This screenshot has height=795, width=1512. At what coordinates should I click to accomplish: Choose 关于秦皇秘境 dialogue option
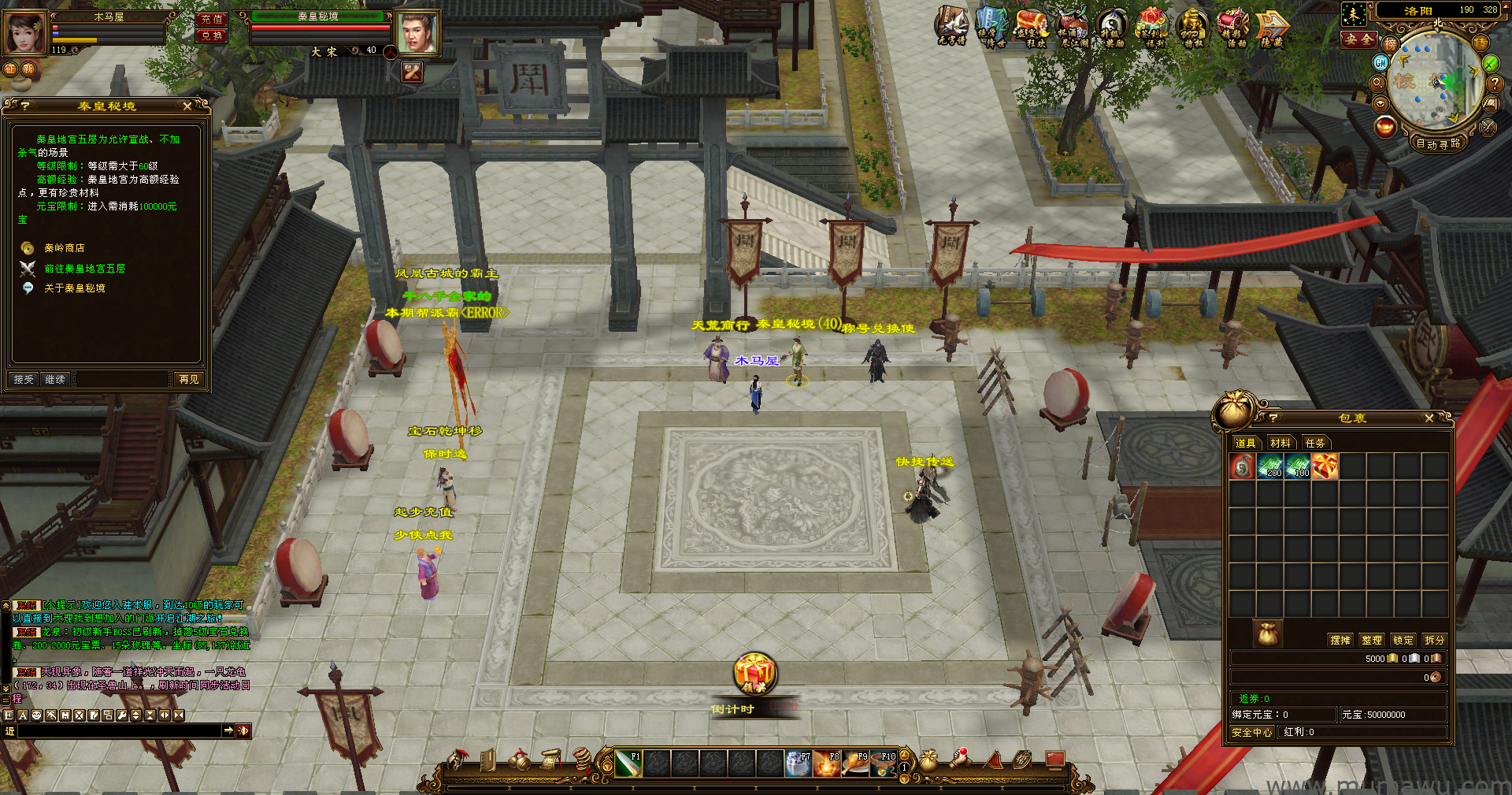pos(74,288)
